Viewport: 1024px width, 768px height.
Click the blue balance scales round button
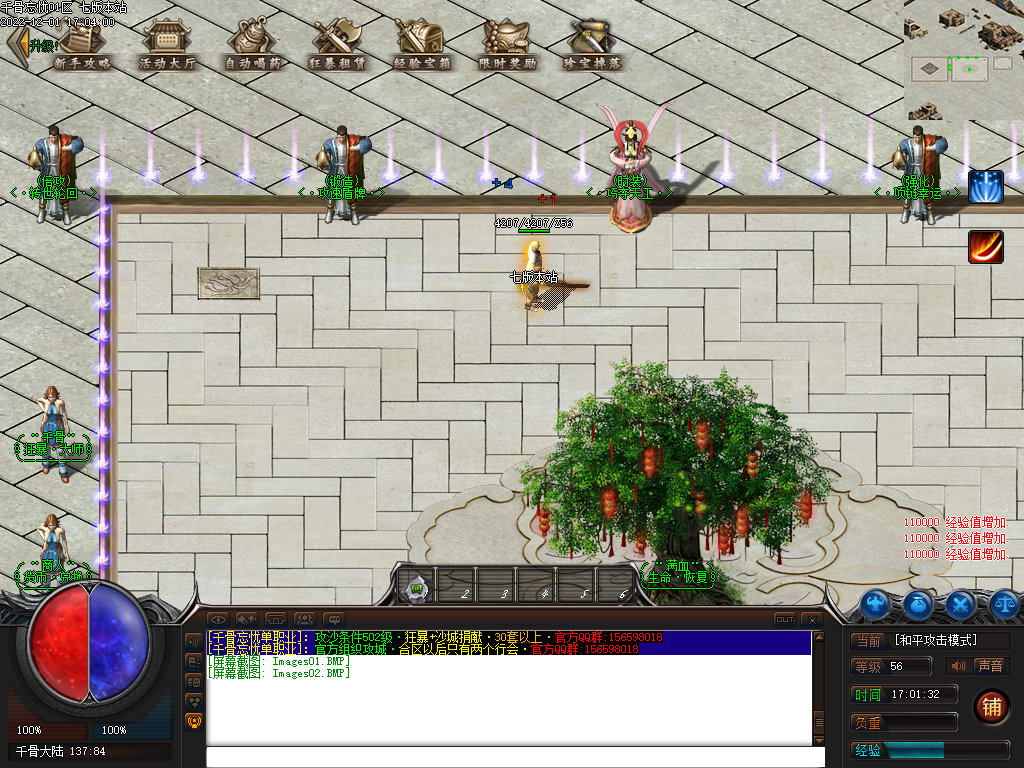click(1004, 603)
